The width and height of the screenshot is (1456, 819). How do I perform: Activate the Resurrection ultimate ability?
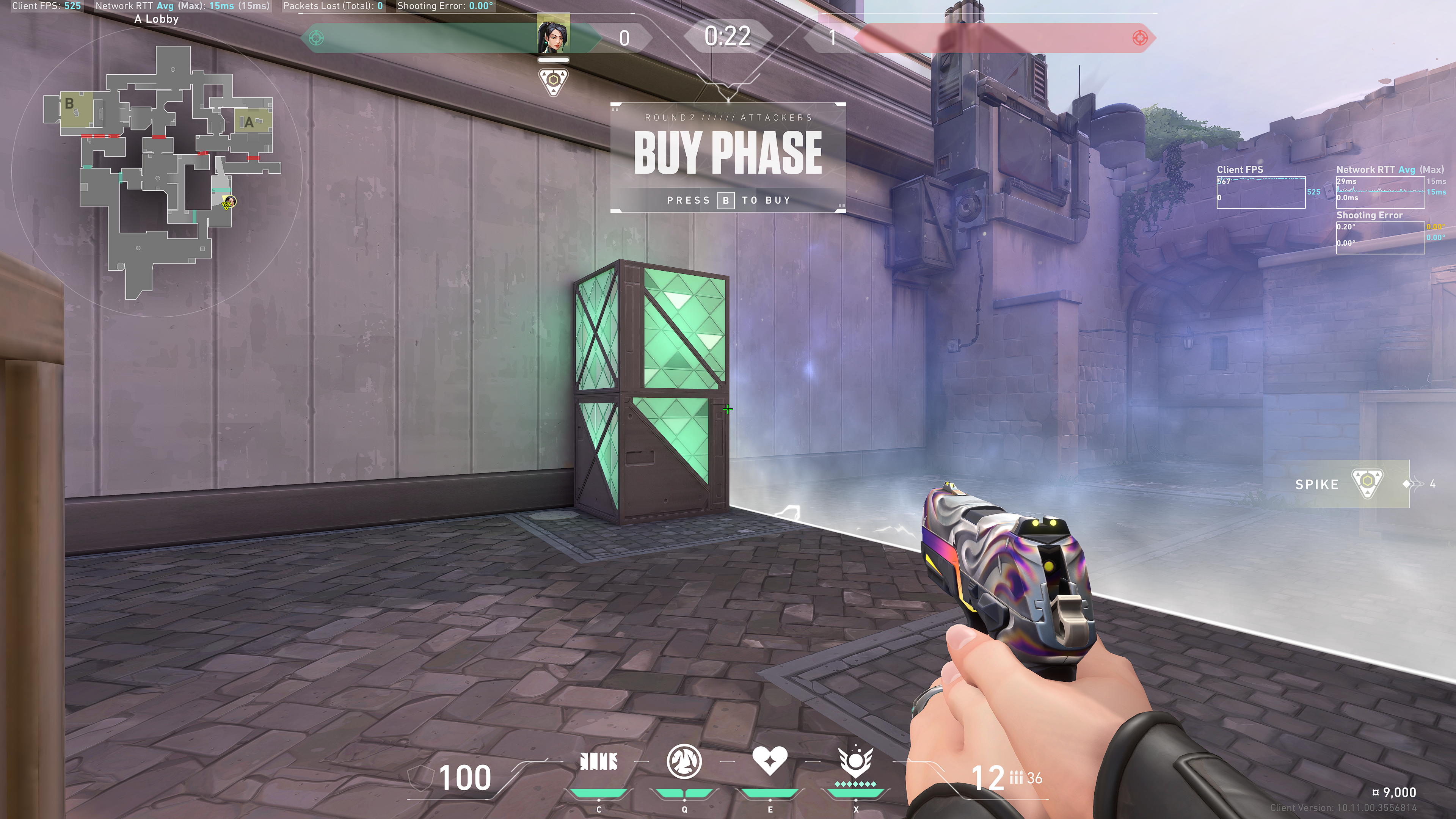[x=855, y=761]
